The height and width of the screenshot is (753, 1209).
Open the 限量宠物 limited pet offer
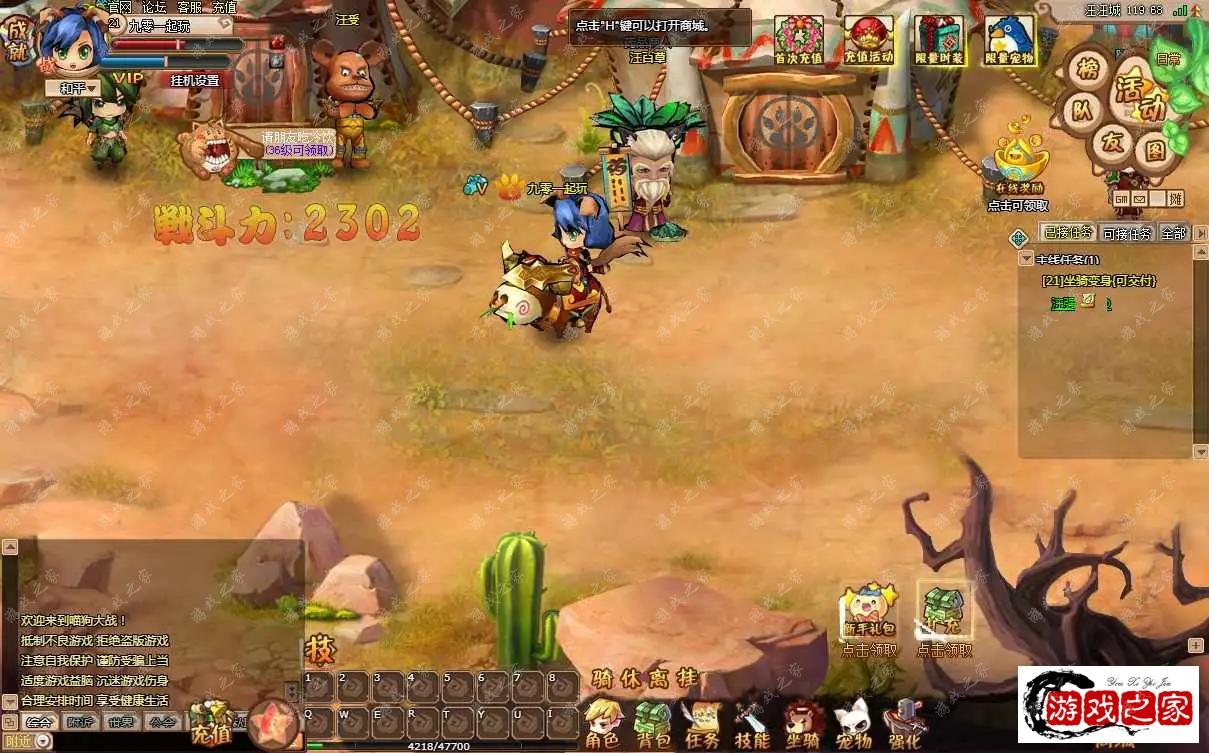coord(1010,40)
